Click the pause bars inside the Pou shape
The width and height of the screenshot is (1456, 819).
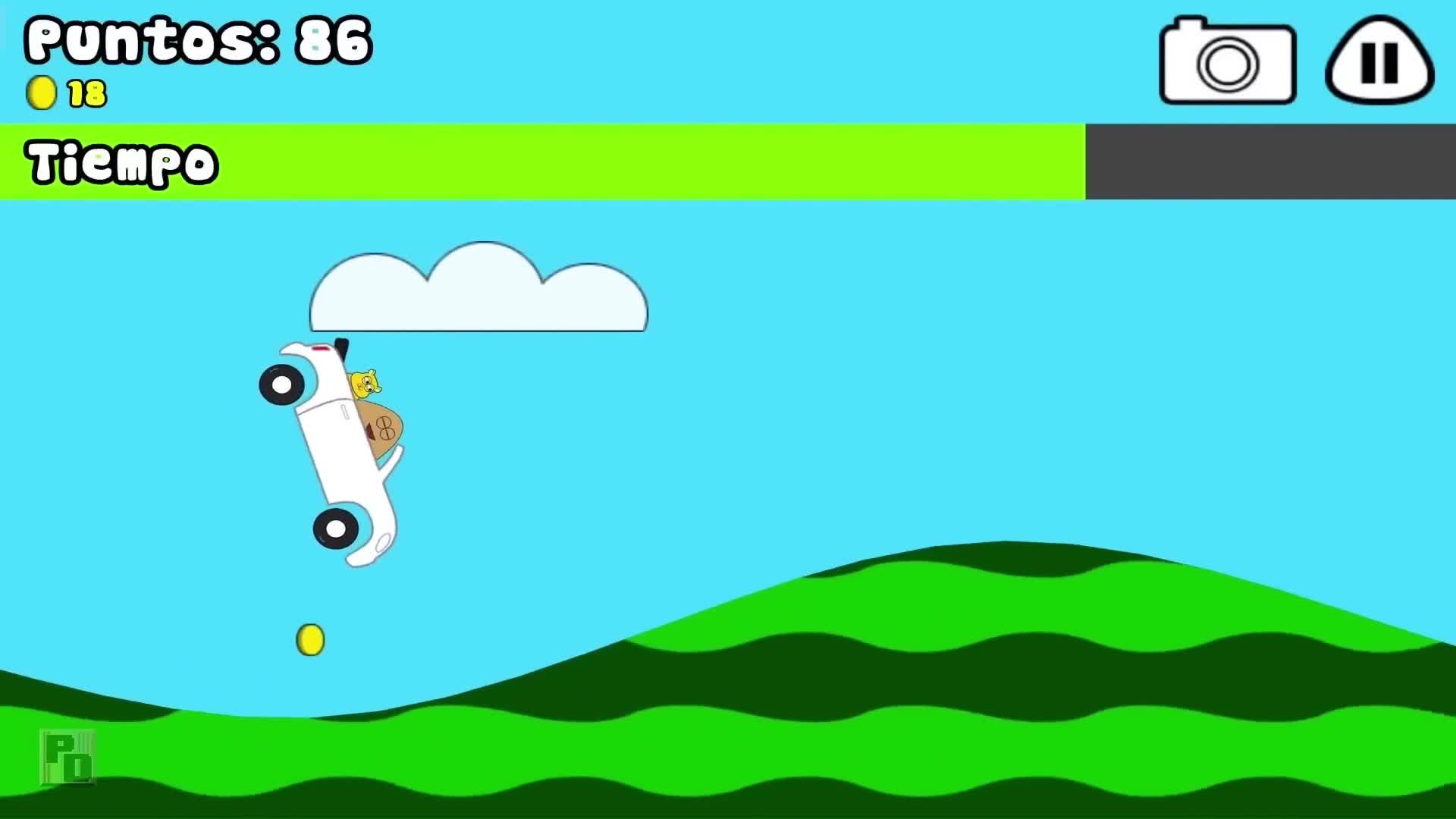pos(1379,63)
